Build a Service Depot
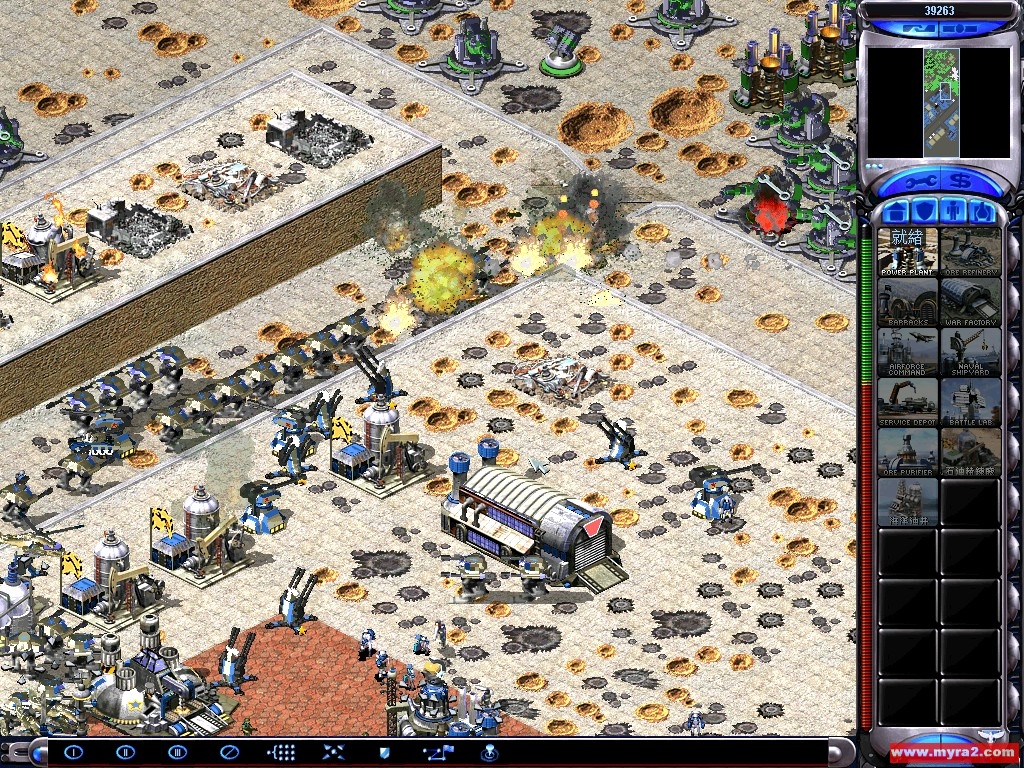 pos(908,401)
